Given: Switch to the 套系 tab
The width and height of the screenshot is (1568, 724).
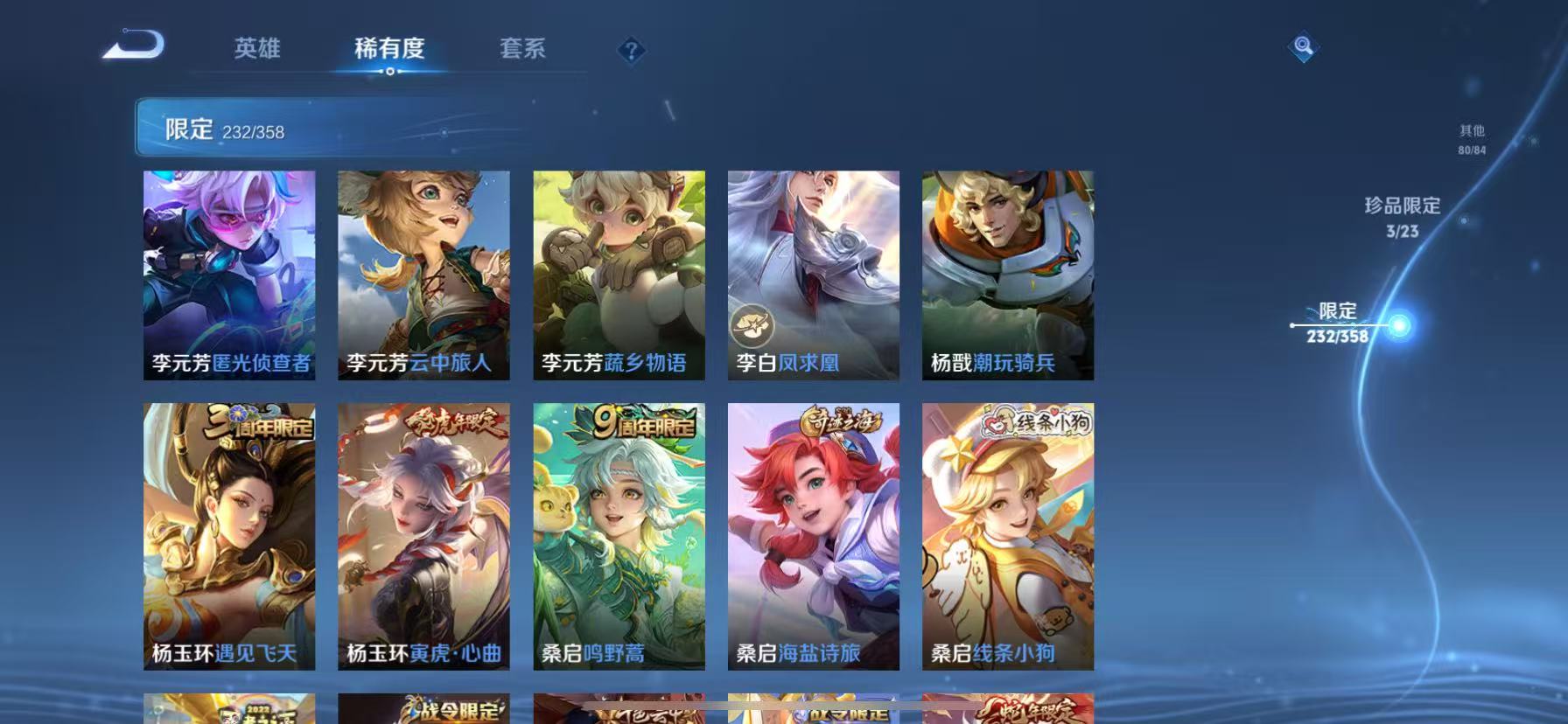Looking at the screenshot, I should (x=522, y=50).
